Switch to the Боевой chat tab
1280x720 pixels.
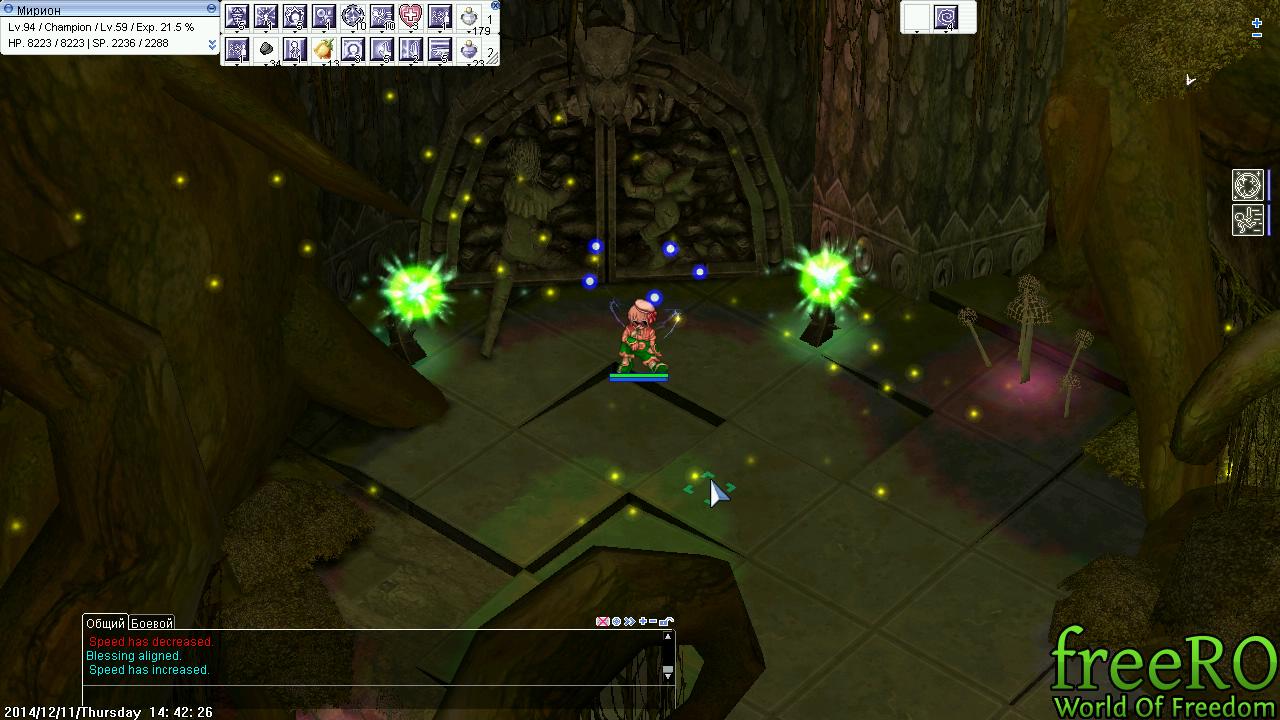click(x=152, y=623)
